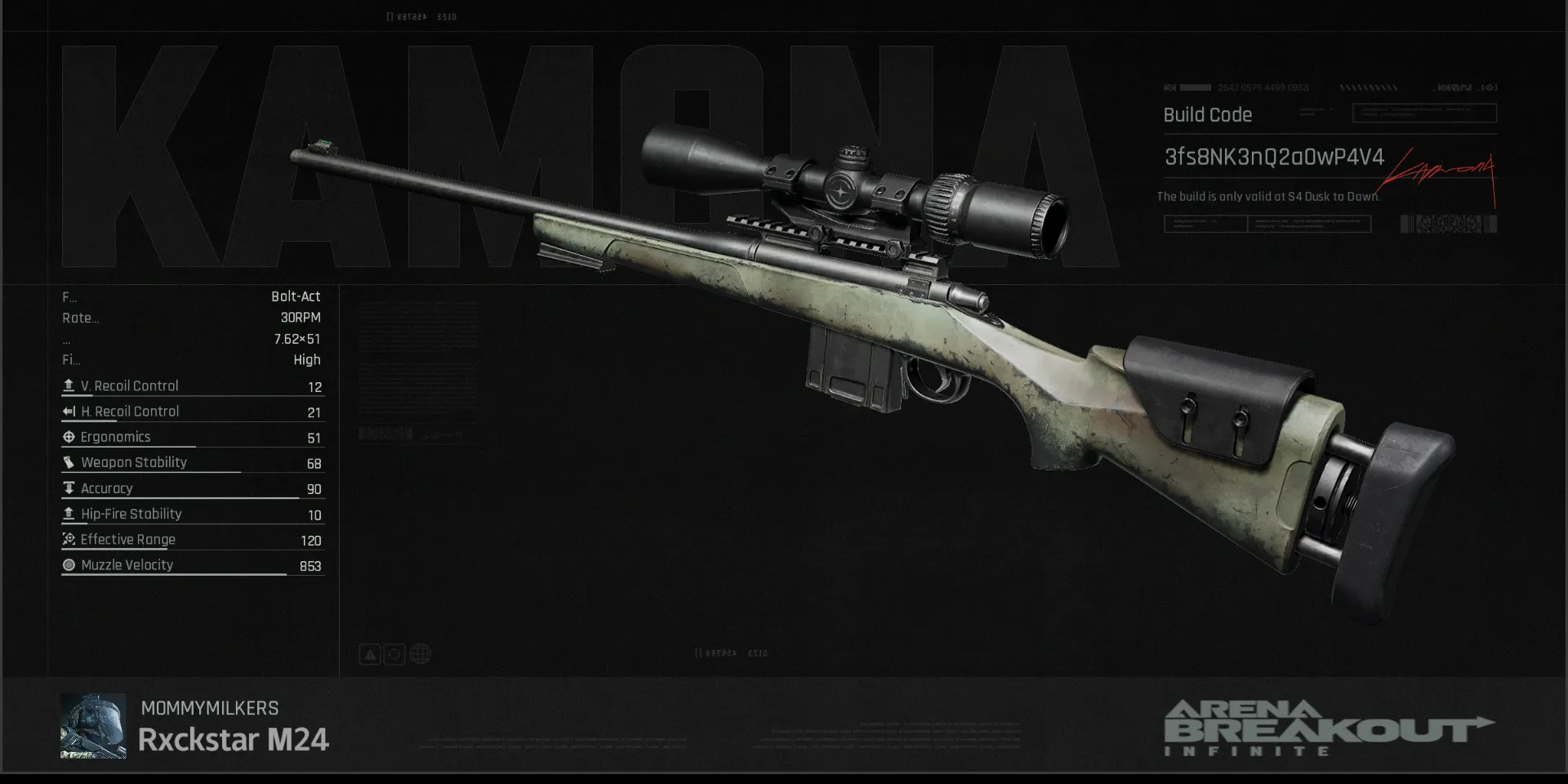
Task: Toggle the circular refresh indicator
Action: (395, 653)
